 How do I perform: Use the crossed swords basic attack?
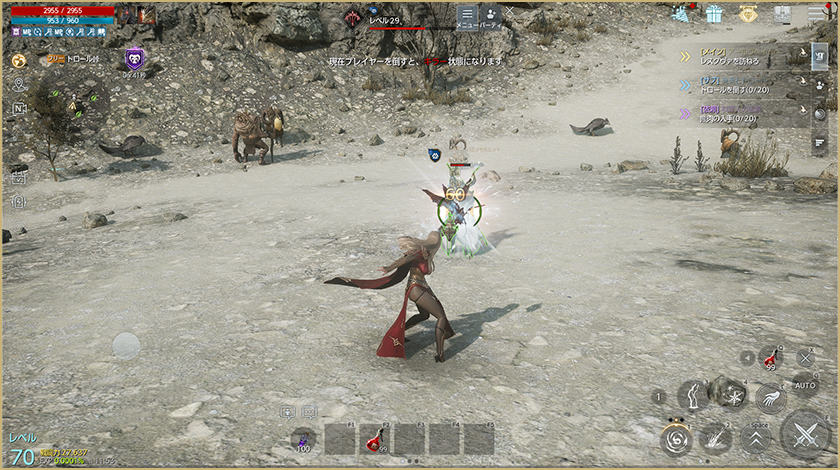click(804, 435)
